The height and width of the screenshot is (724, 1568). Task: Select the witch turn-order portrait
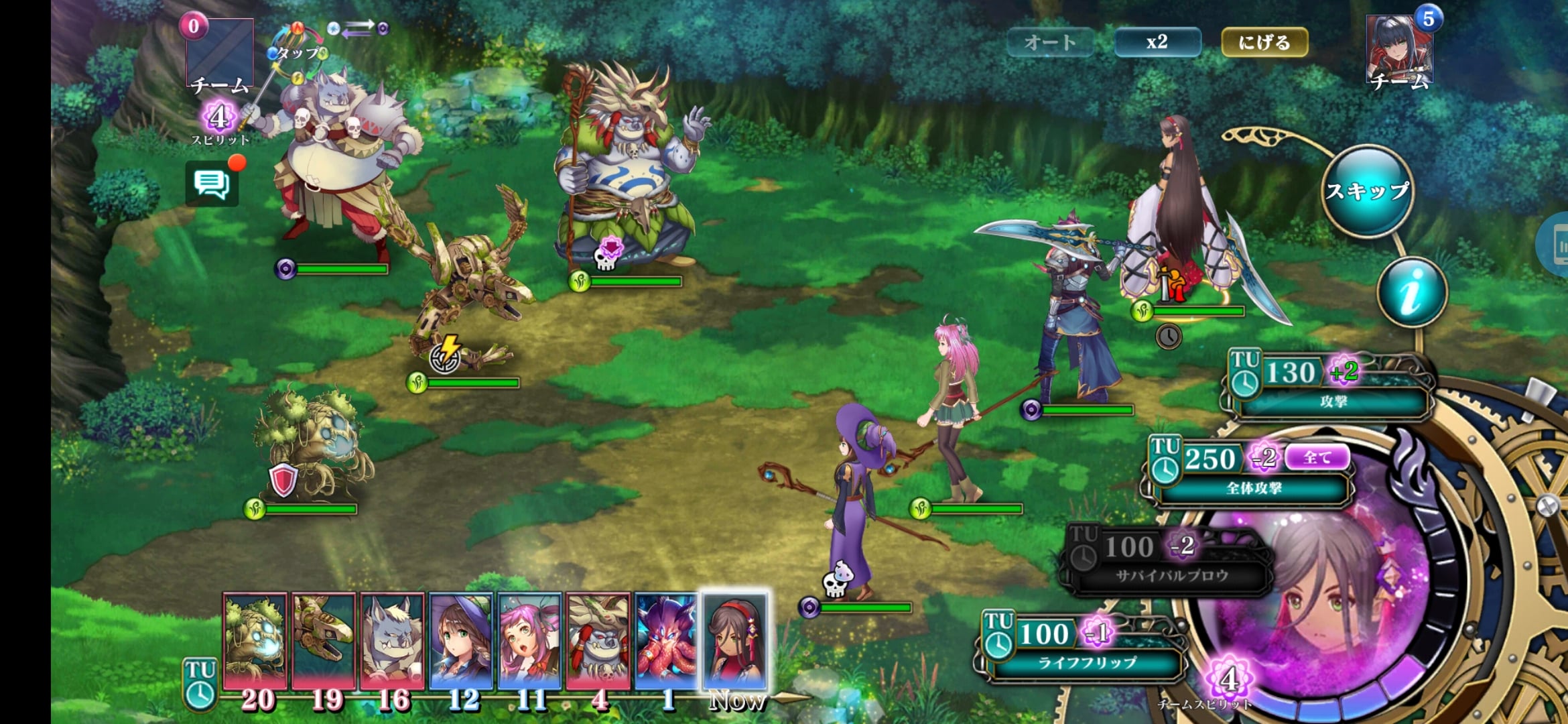point(461,640)
